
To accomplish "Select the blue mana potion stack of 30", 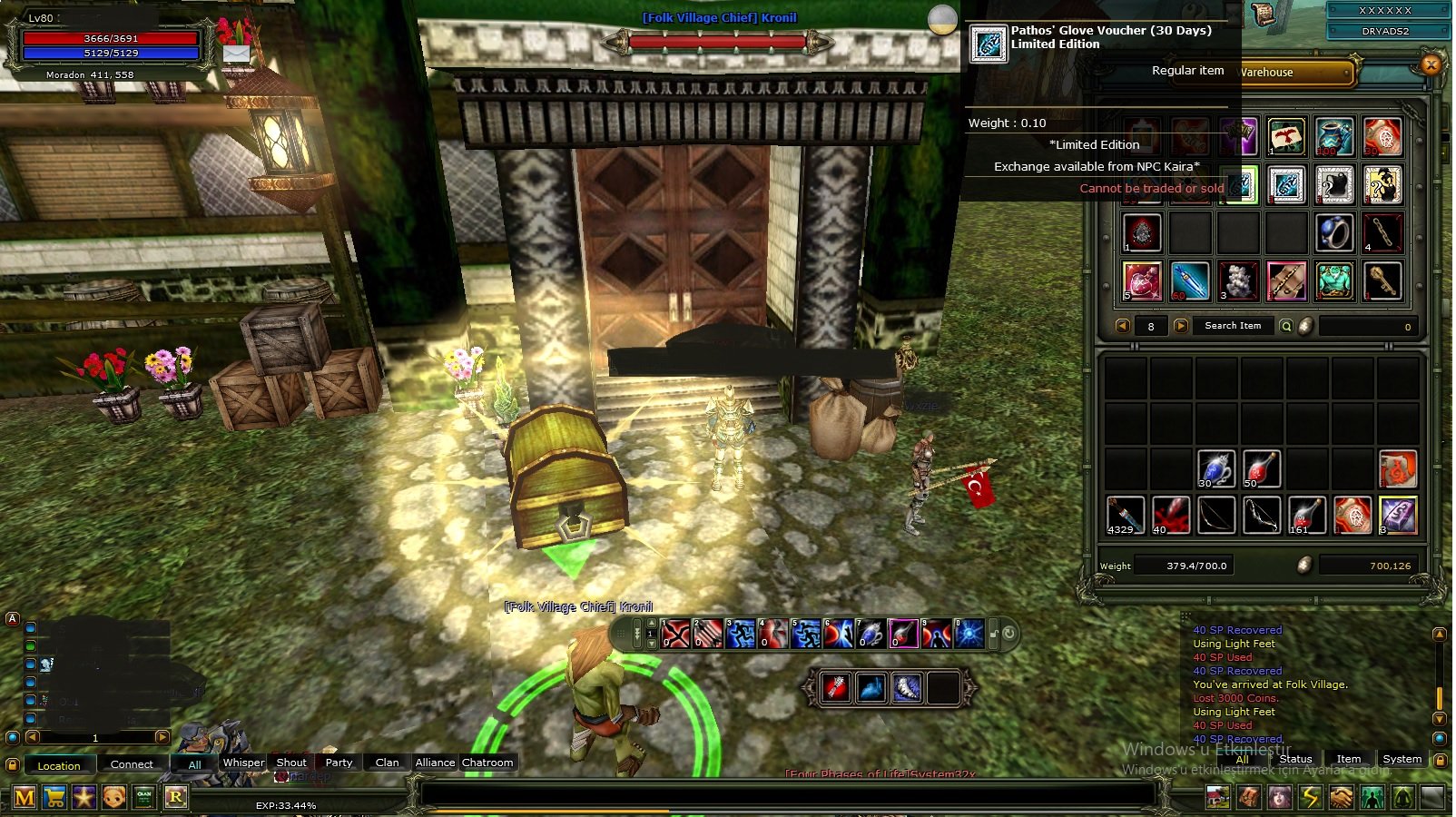I will pos(1215,469).
